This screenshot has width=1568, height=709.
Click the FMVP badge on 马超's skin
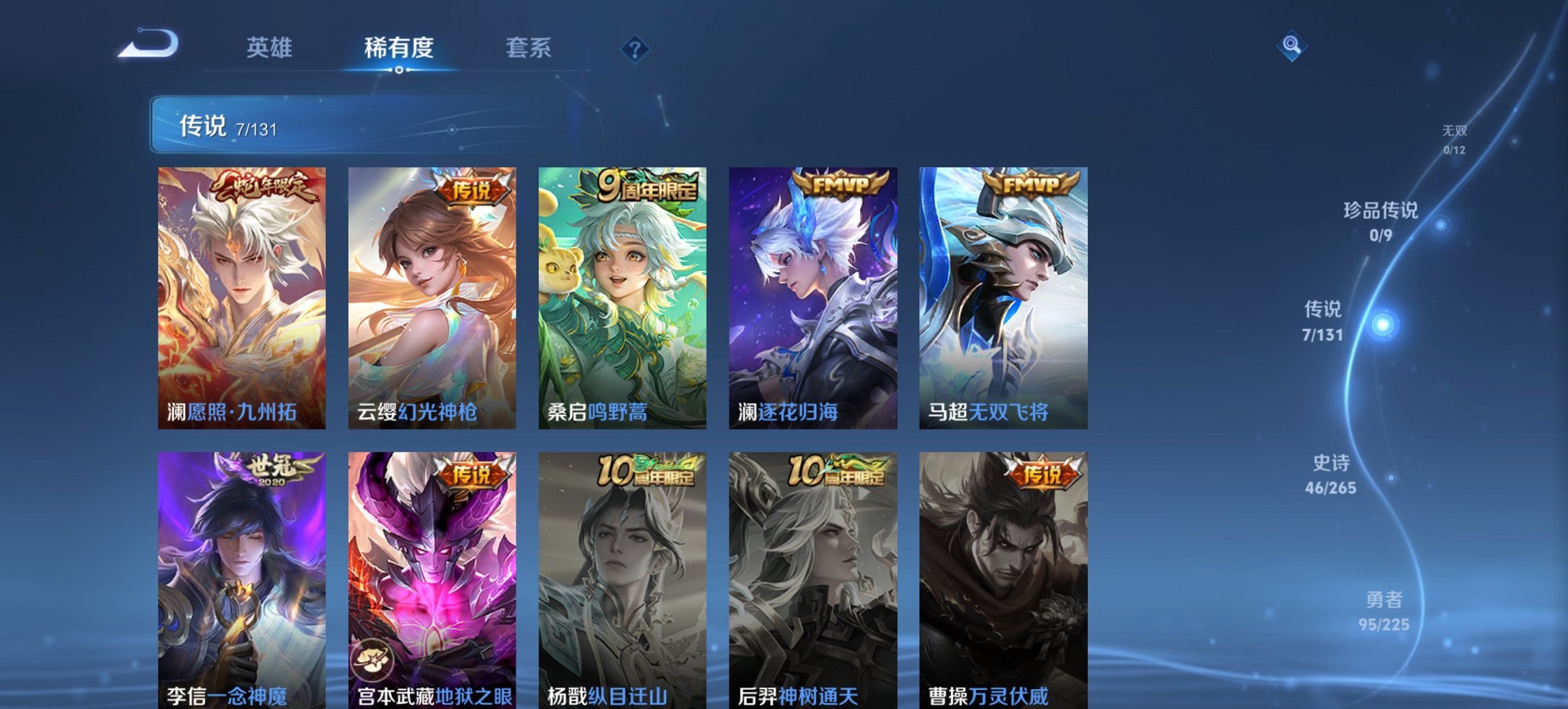coord(1033,183)
